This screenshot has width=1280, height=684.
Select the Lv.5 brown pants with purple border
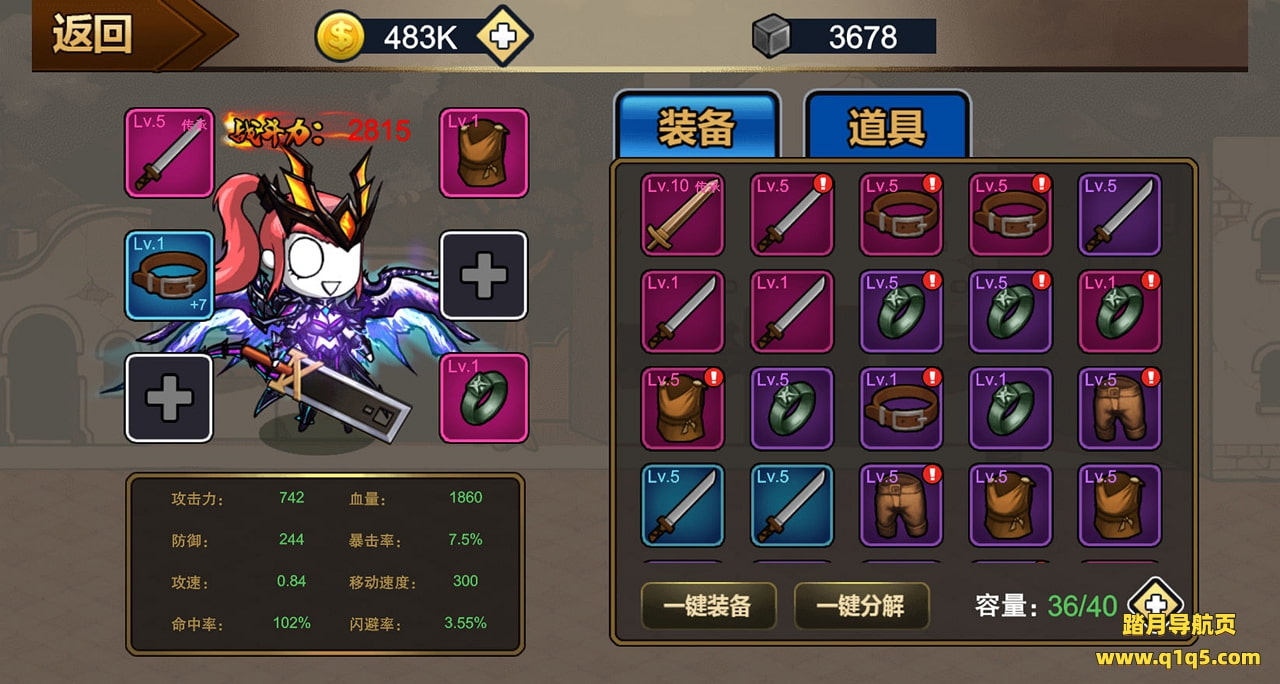(x=1120, y=408)
